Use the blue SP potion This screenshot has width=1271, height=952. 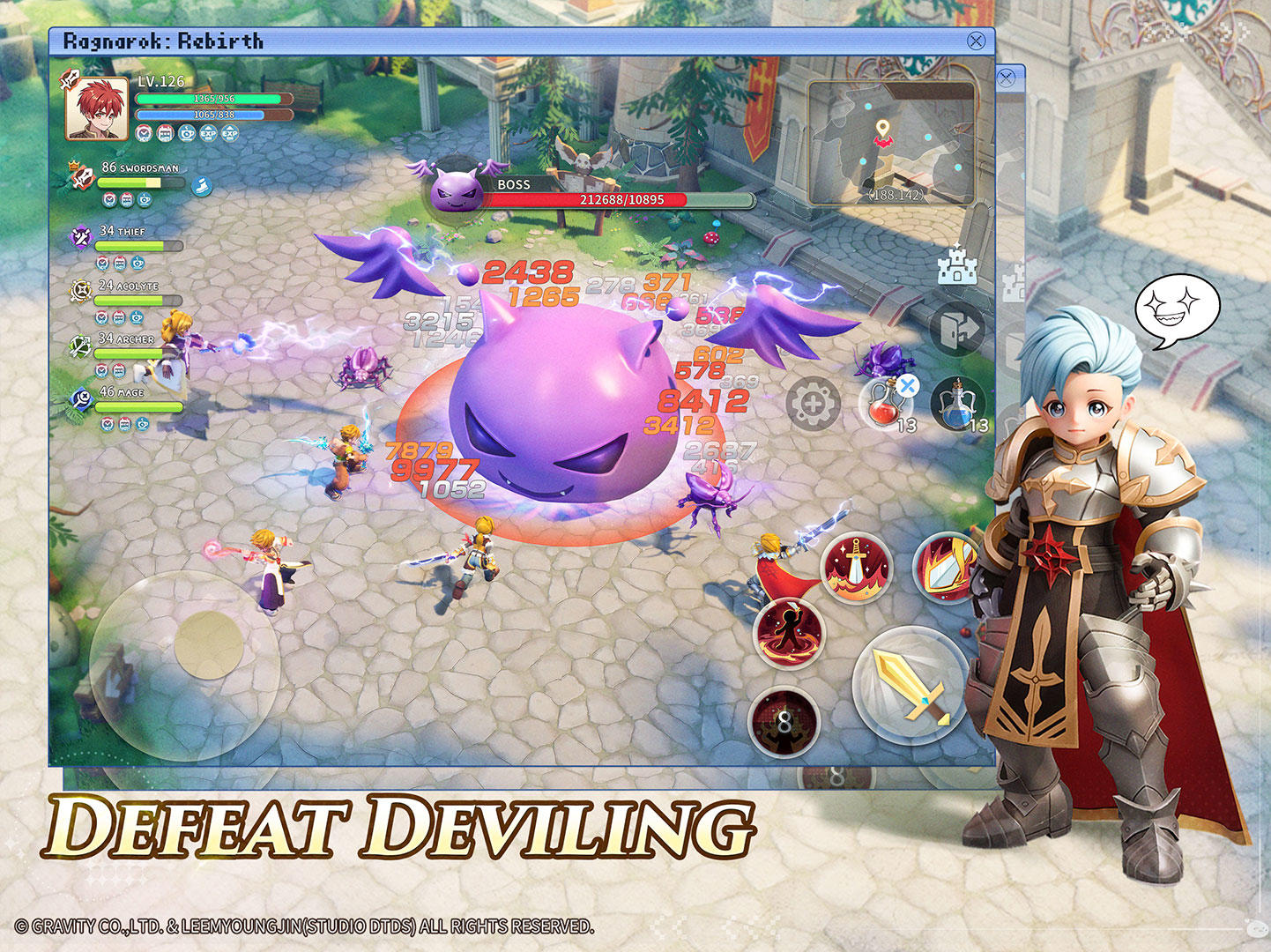tap(954, 404)
